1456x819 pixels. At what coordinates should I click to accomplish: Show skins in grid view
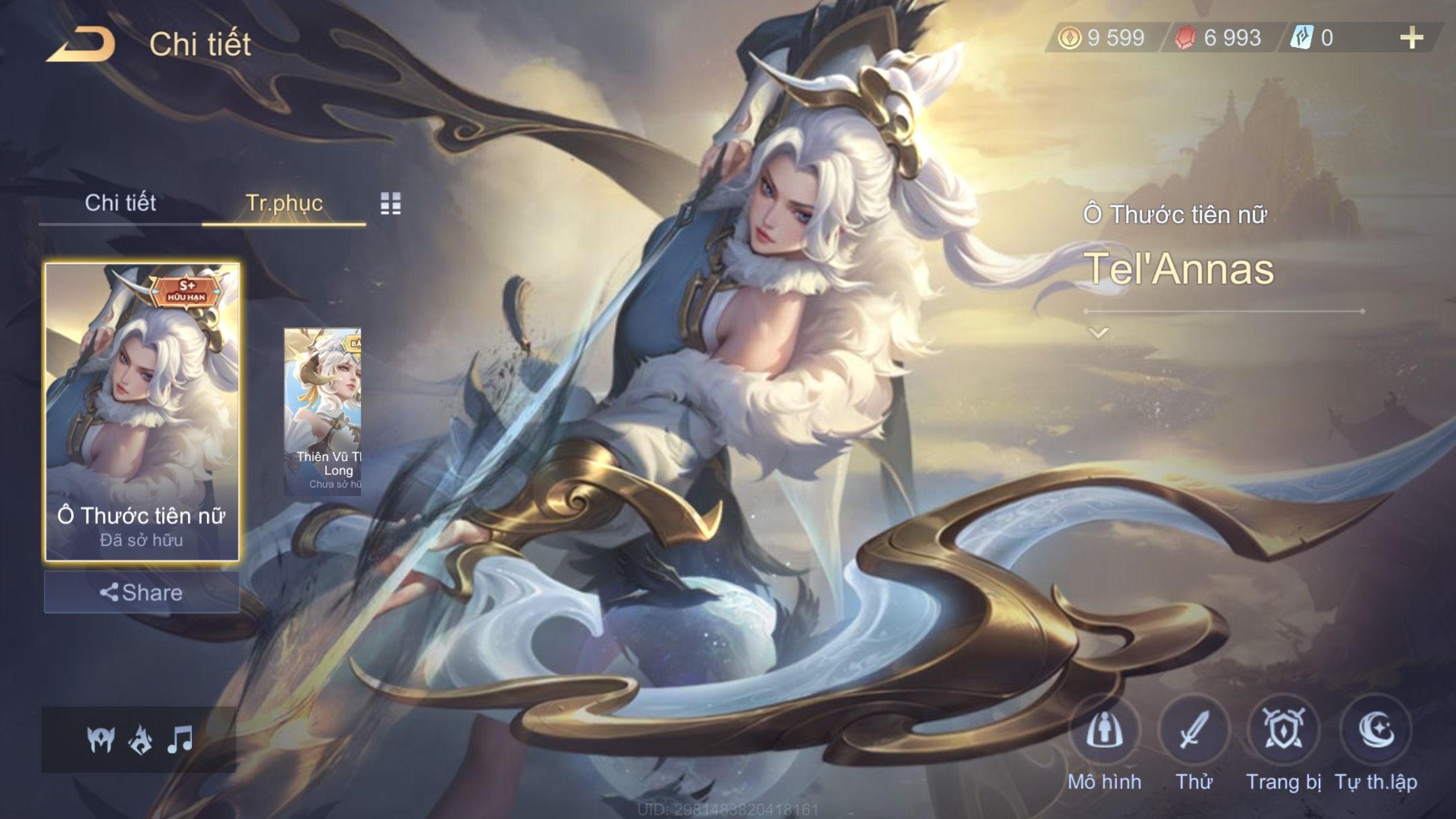point(390,204)
